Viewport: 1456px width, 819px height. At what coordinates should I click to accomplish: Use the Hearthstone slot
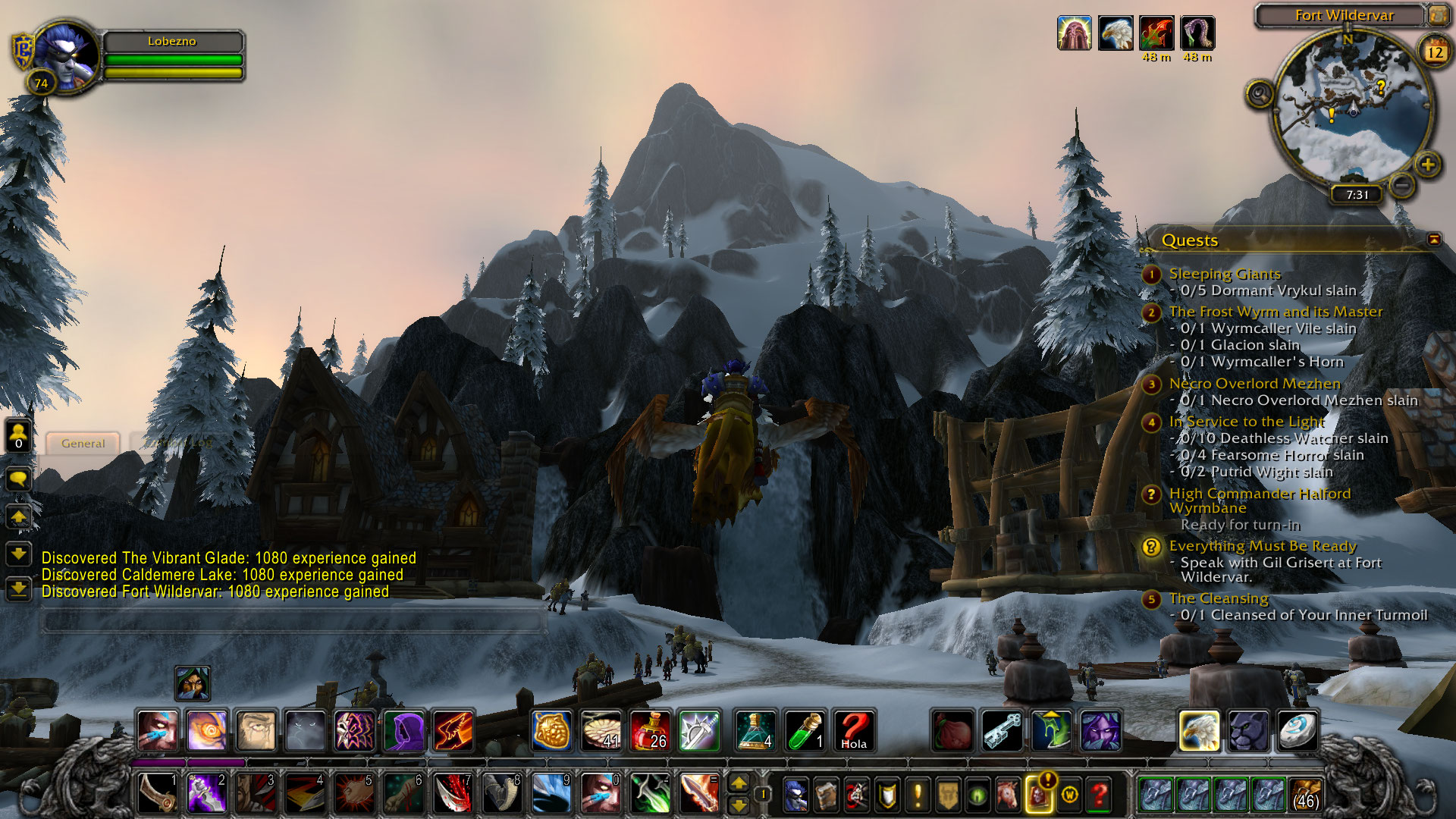[x=1297, y=731]
